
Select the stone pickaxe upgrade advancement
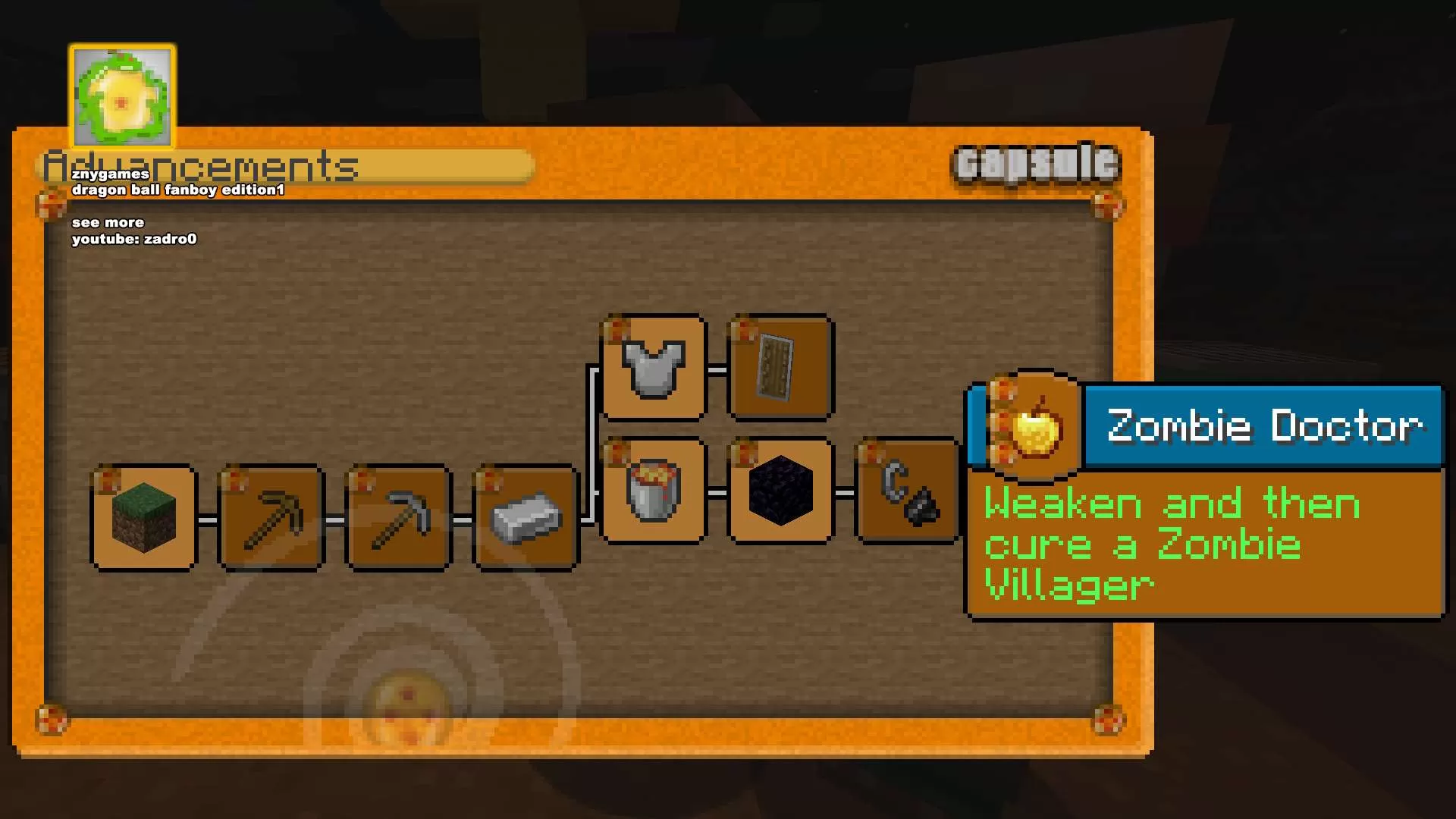coord(397,519)
